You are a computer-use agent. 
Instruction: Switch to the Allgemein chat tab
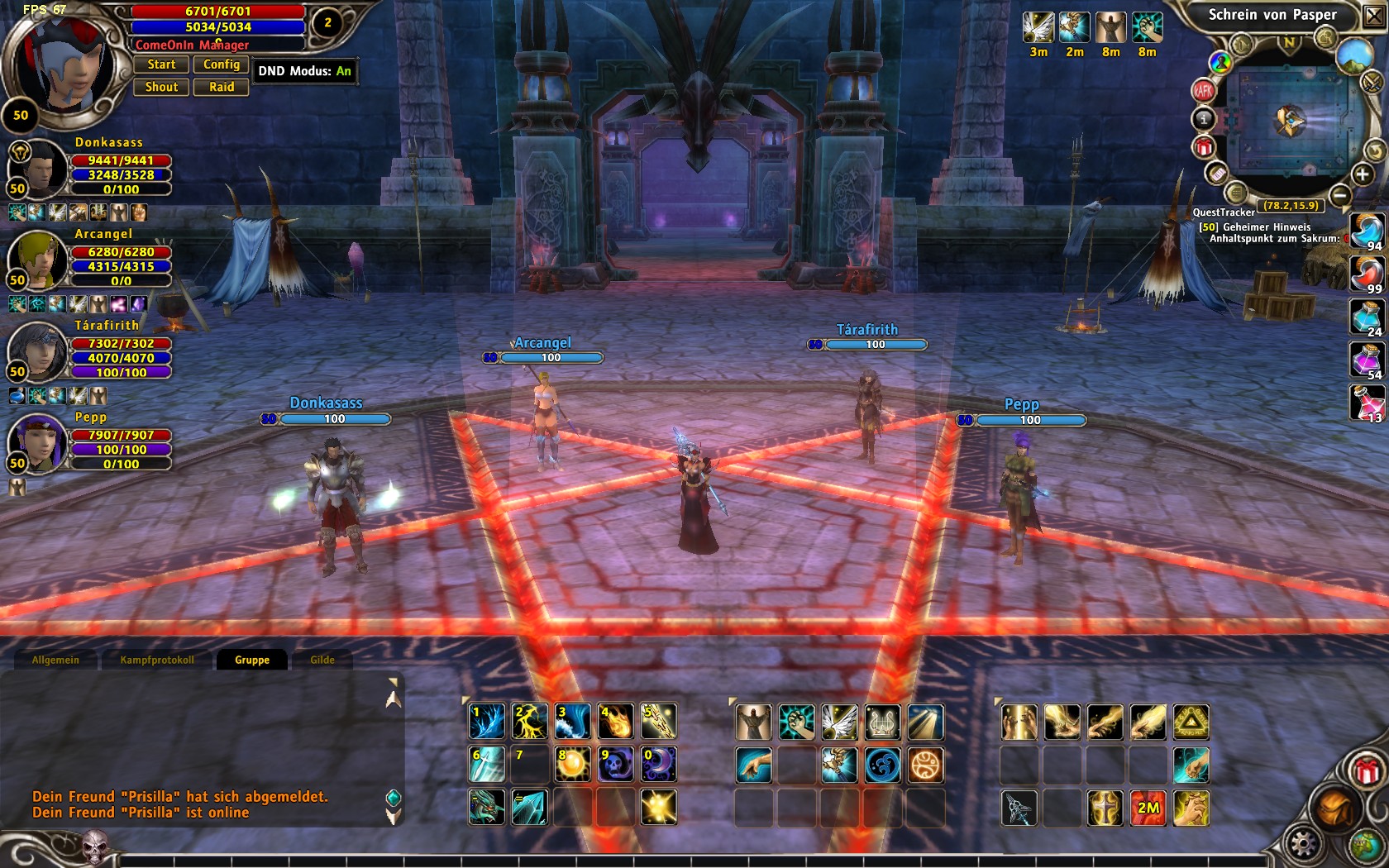pos(55,660)
